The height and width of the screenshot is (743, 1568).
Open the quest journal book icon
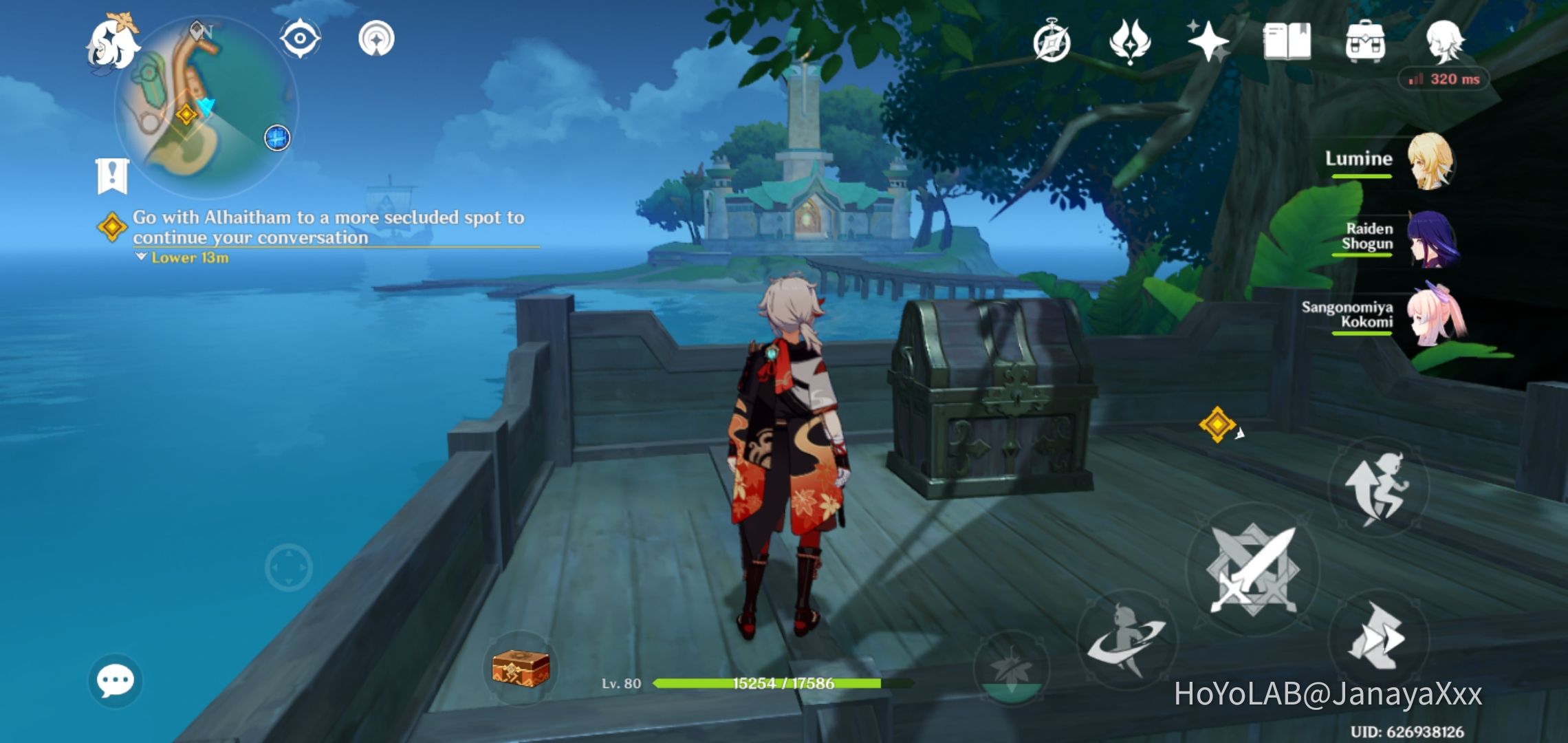click(1289, 43)
